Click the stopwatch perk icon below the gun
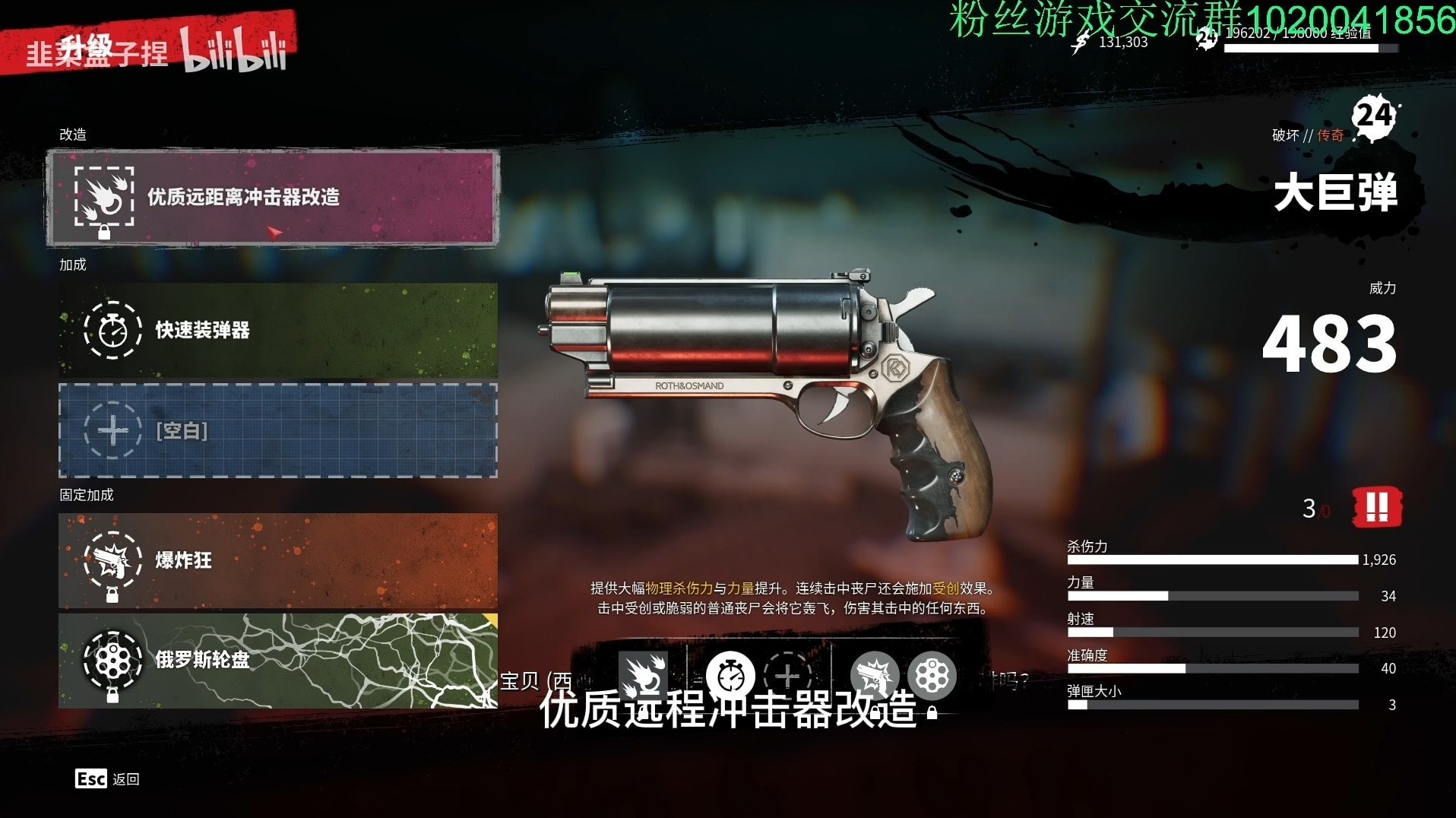 pos(730,675)
